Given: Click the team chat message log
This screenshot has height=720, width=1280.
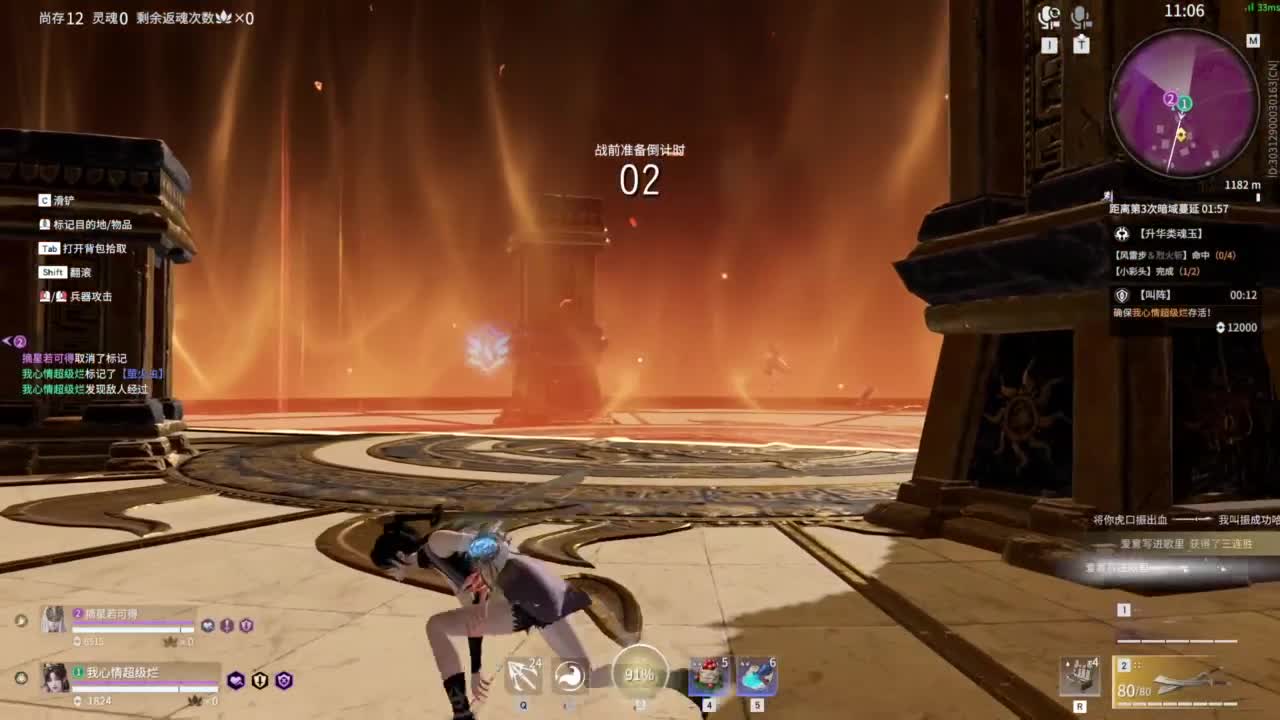Looking at the screenshot, I should point(90,374).
